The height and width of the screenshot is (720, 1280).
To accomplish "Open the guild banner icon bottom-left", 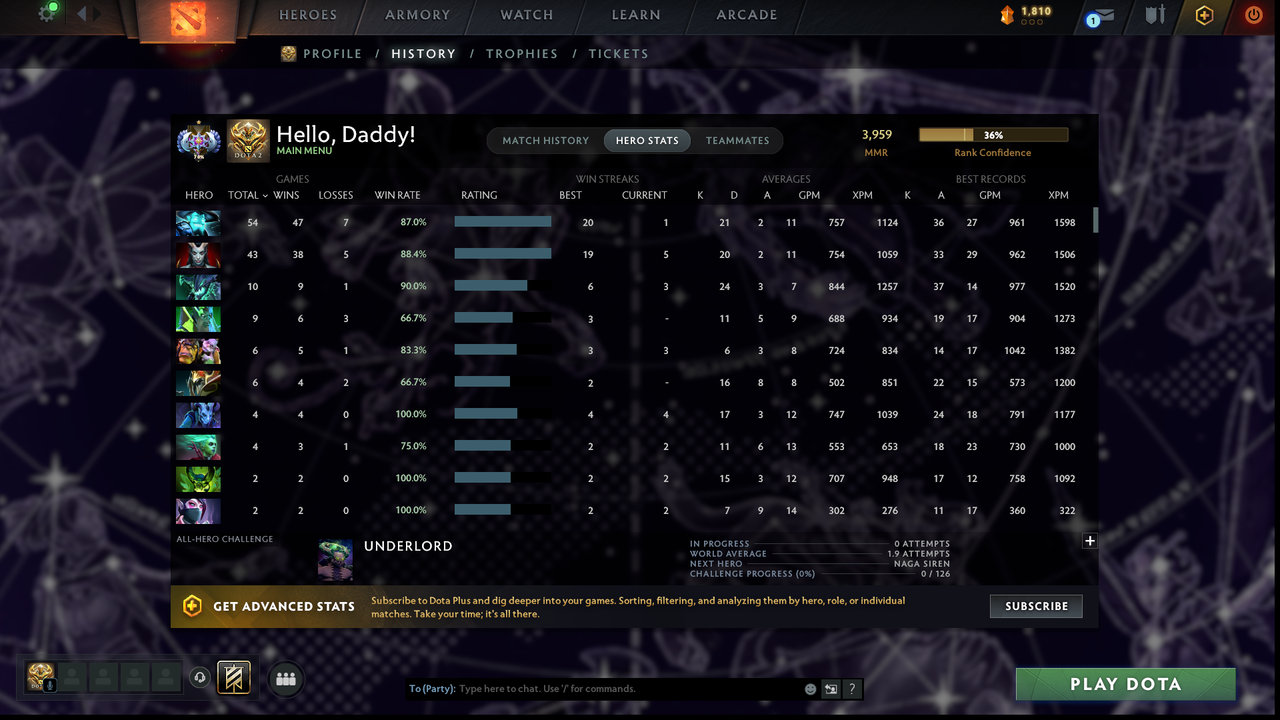I will coord(233,678).
